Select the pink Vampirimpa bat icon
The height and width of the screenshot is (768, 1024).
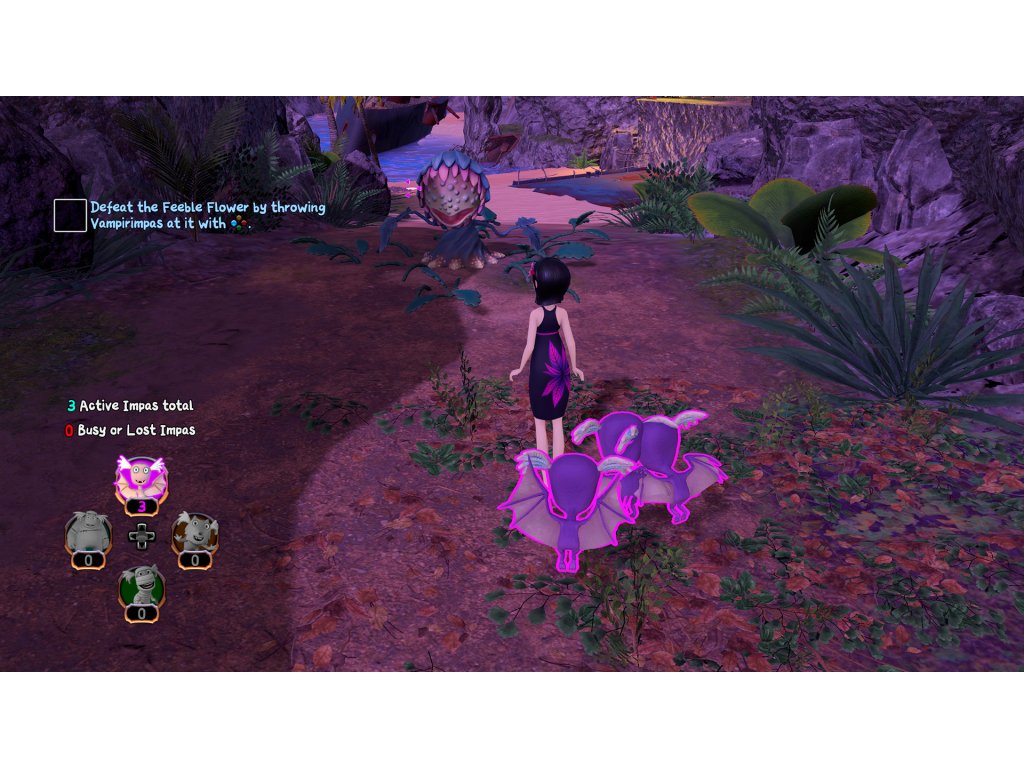(x=141, y=480)
